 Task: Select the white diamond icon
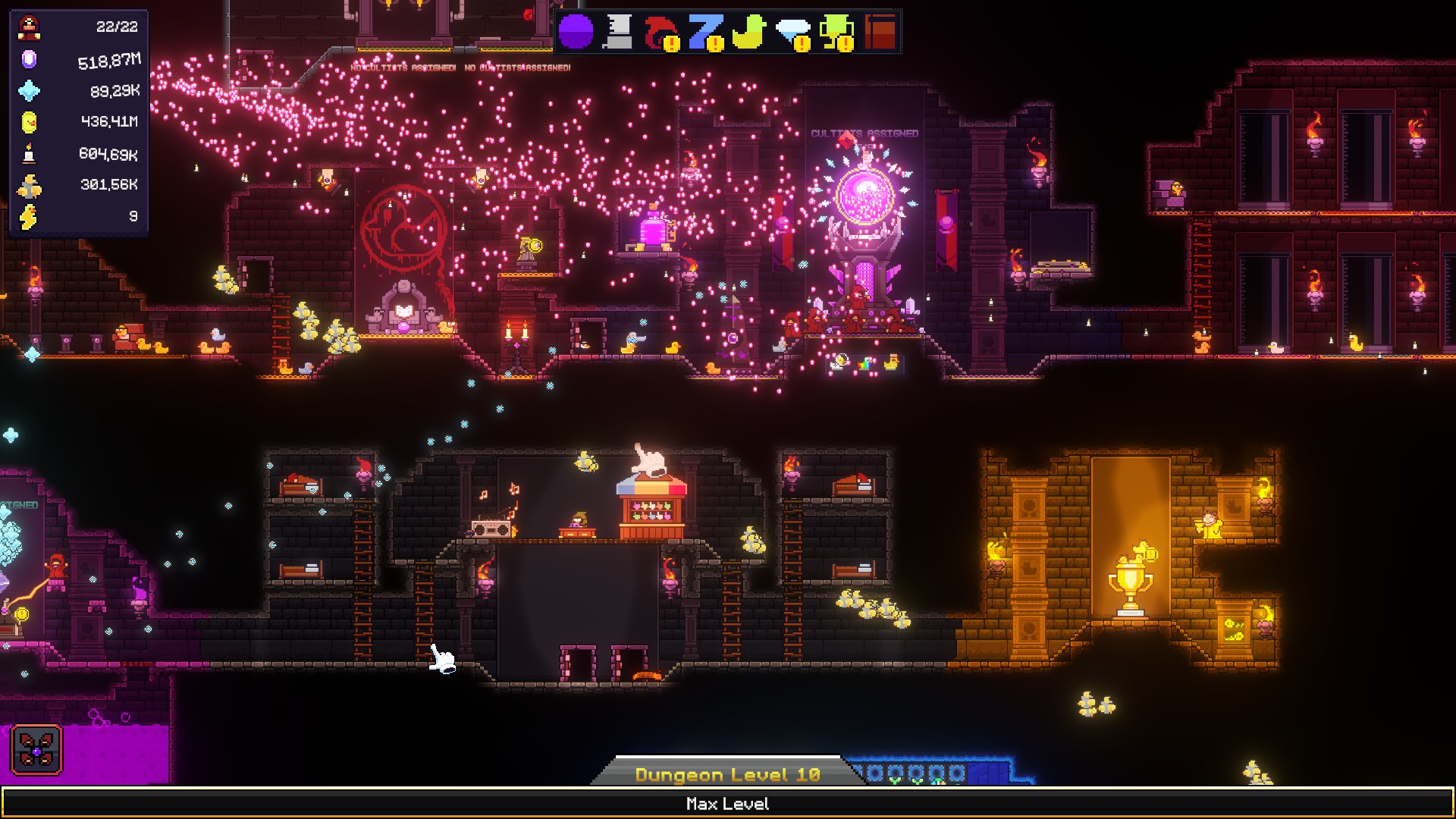pos(792,33)
